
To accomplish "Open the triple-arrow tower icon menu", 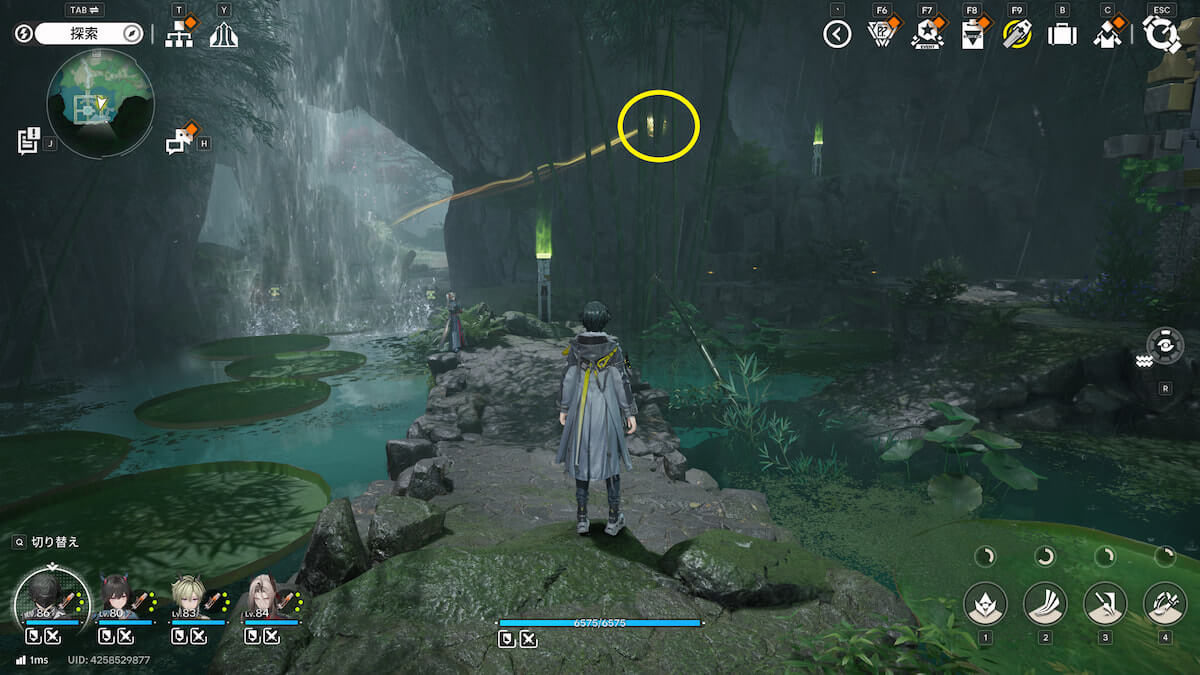I will 224,34.
